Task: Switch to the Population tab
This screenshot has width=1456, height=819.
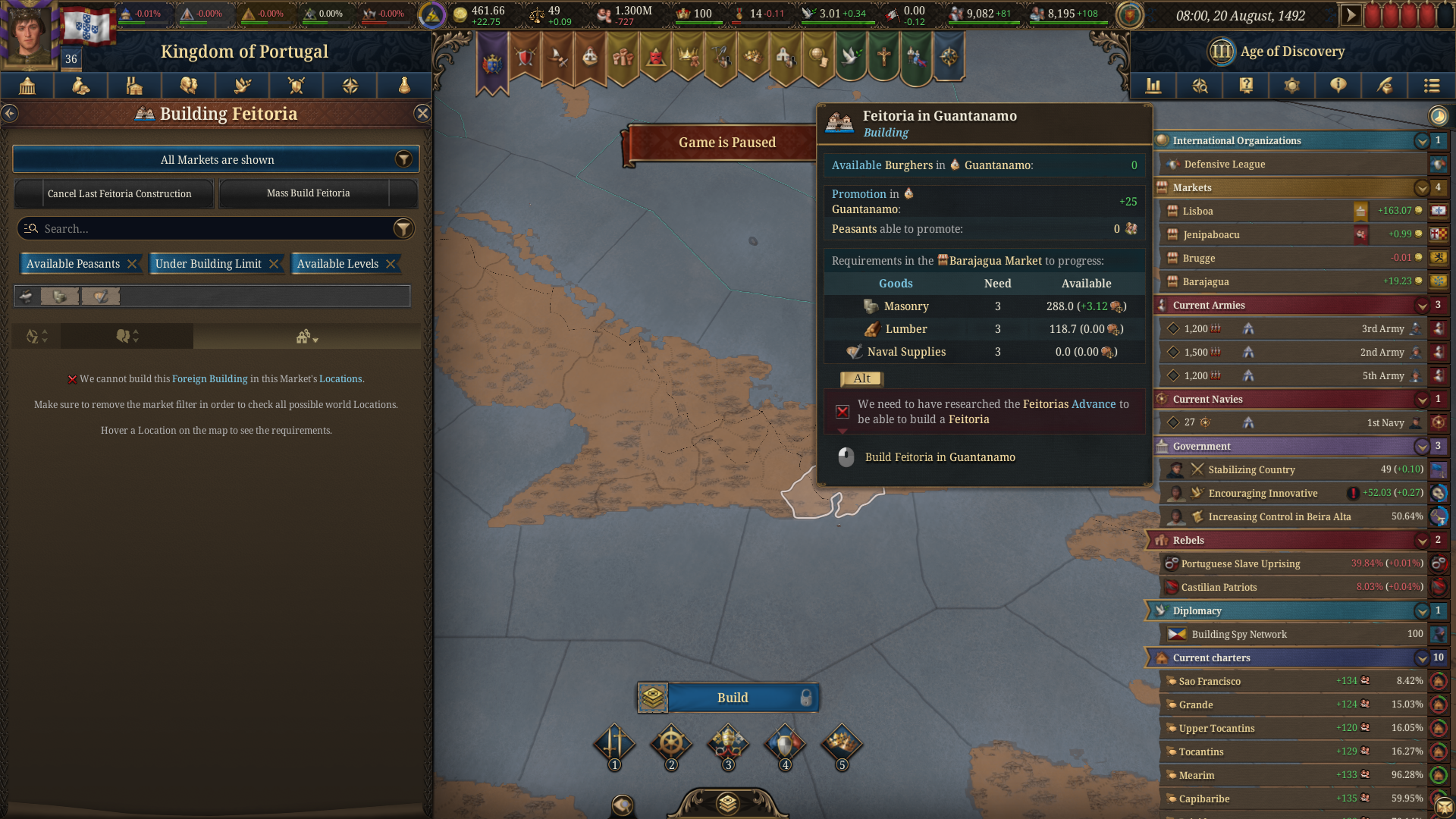Action: pos(189,86)
